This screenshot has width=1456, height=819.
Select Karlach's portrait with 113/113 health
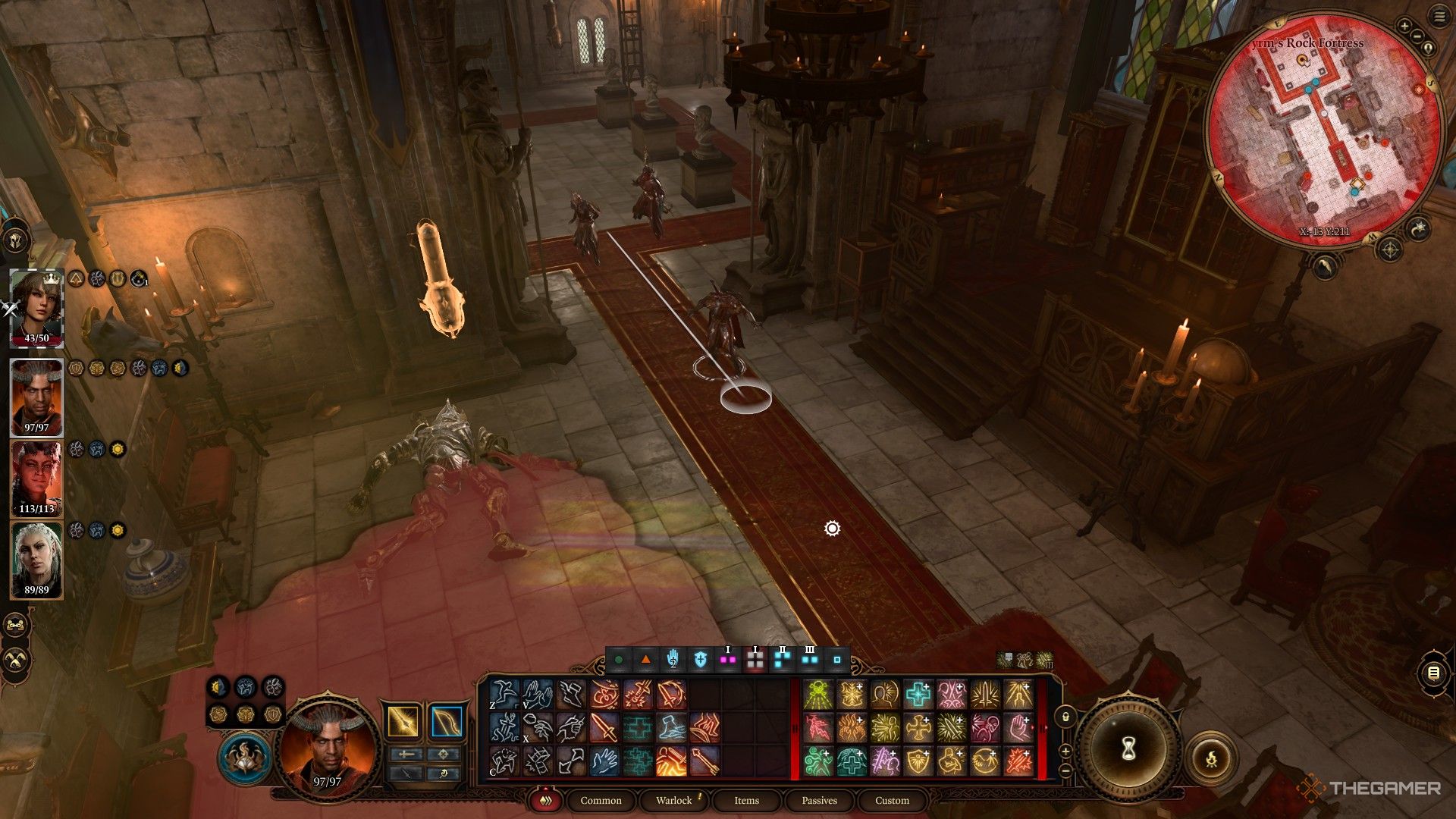(x=36, y=476)
